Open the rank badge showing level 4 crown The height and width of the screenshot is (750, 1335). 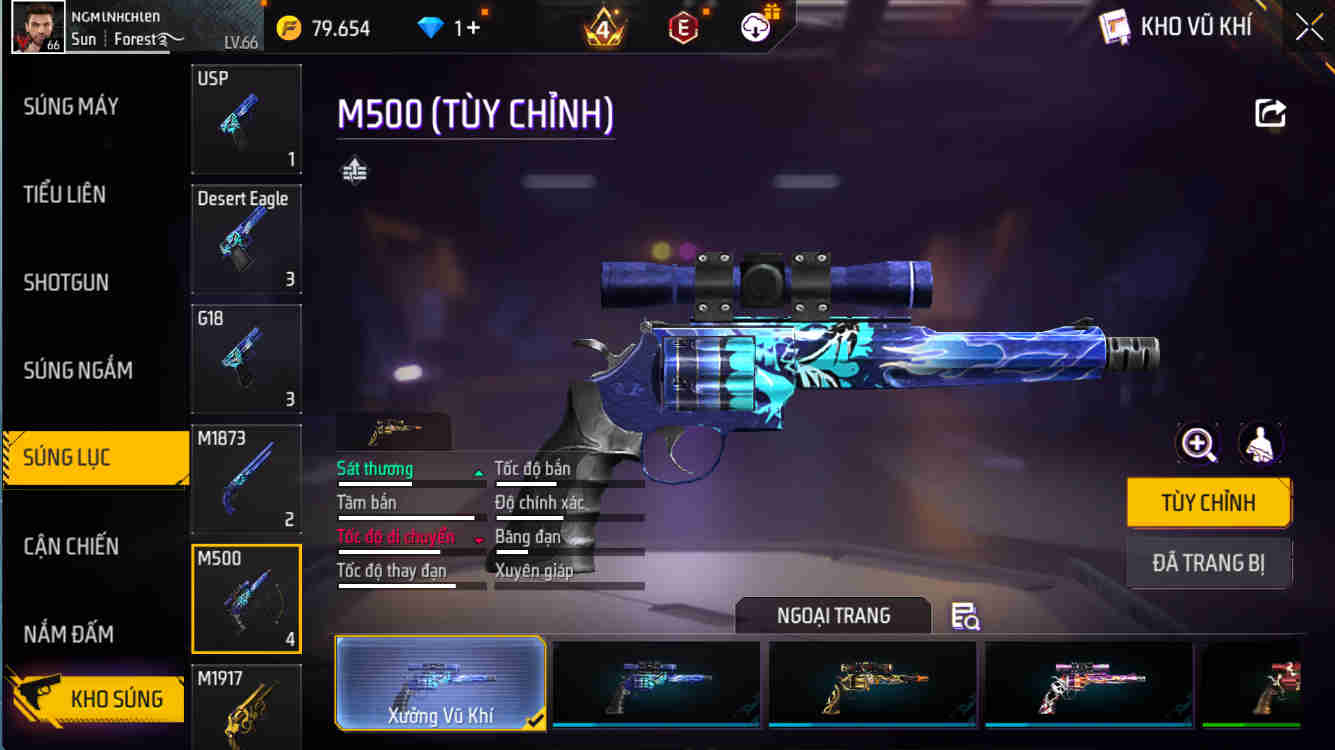(605, 27)
